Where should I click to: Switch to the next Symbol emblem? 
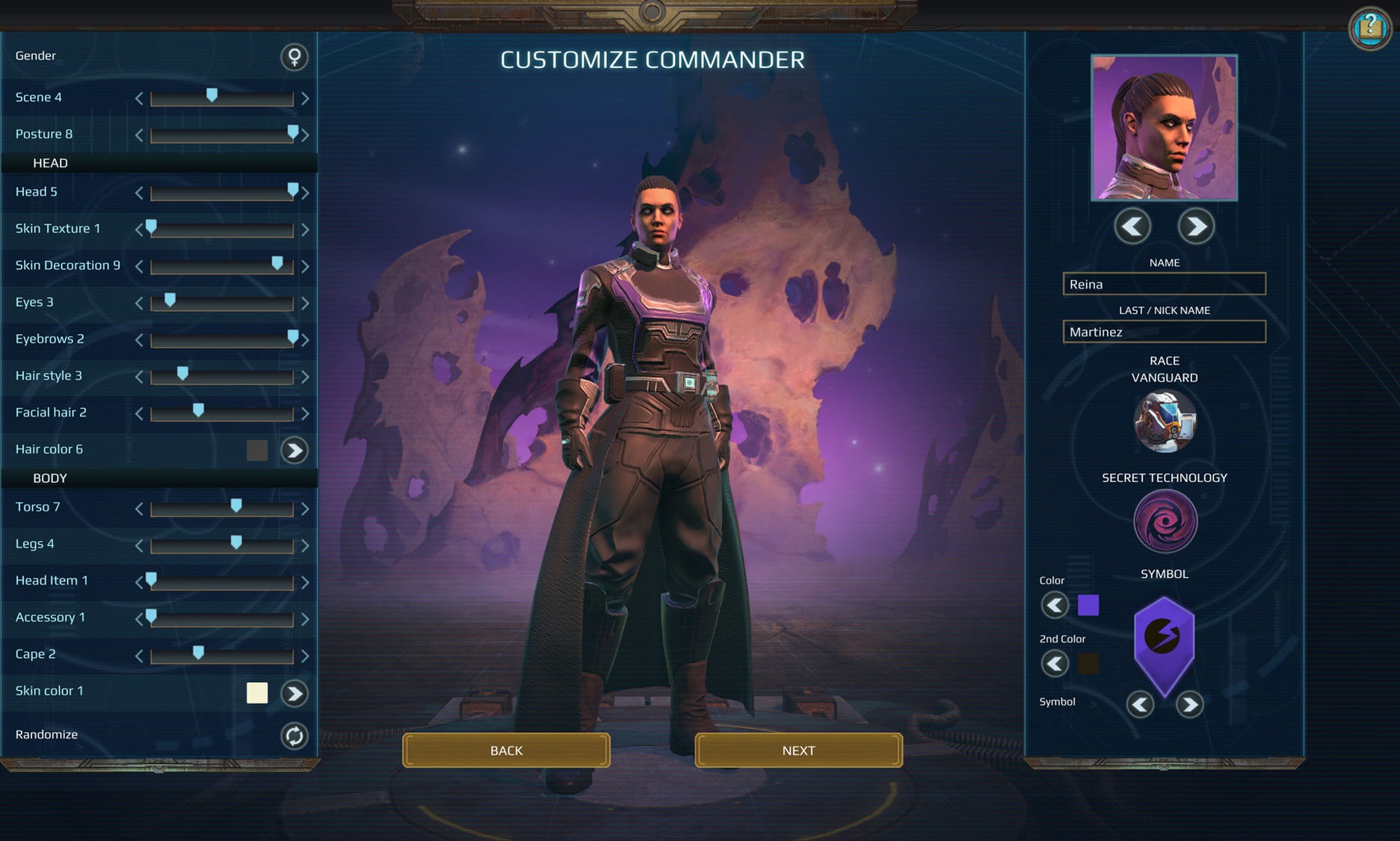pos(1189,704)
